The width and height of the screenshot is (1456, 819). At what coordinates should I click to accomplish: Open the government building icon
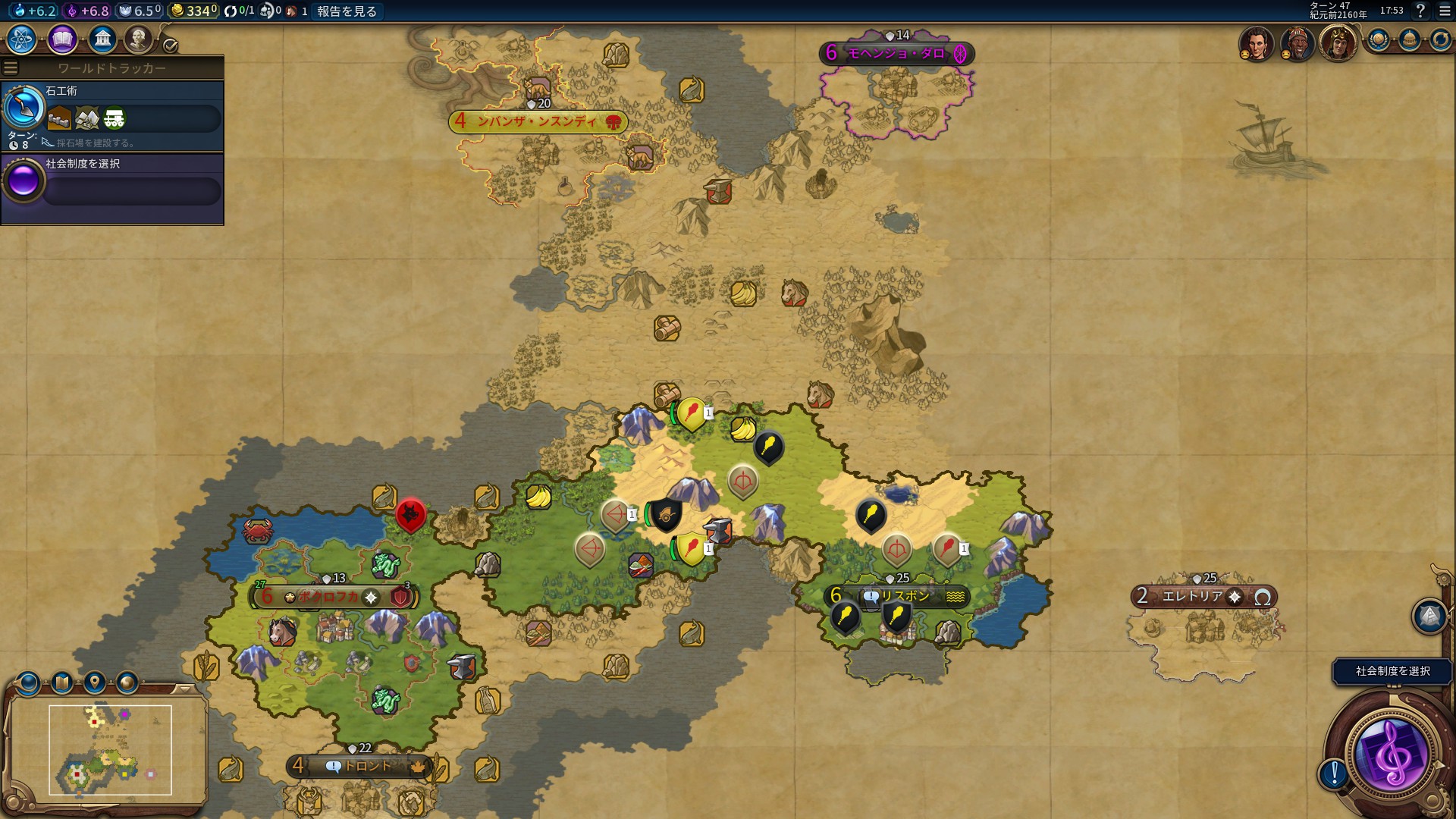coord(102,39)
